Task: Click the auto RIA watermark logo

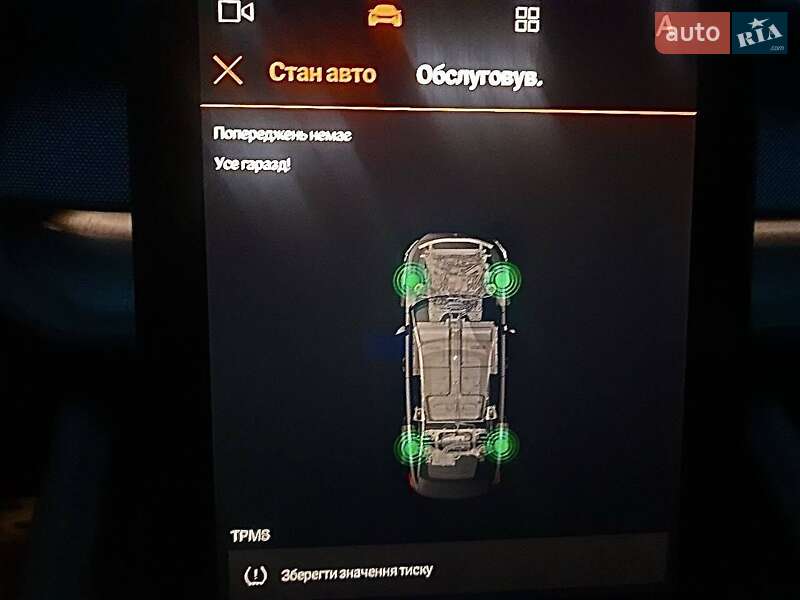Action: coord(720,33)
